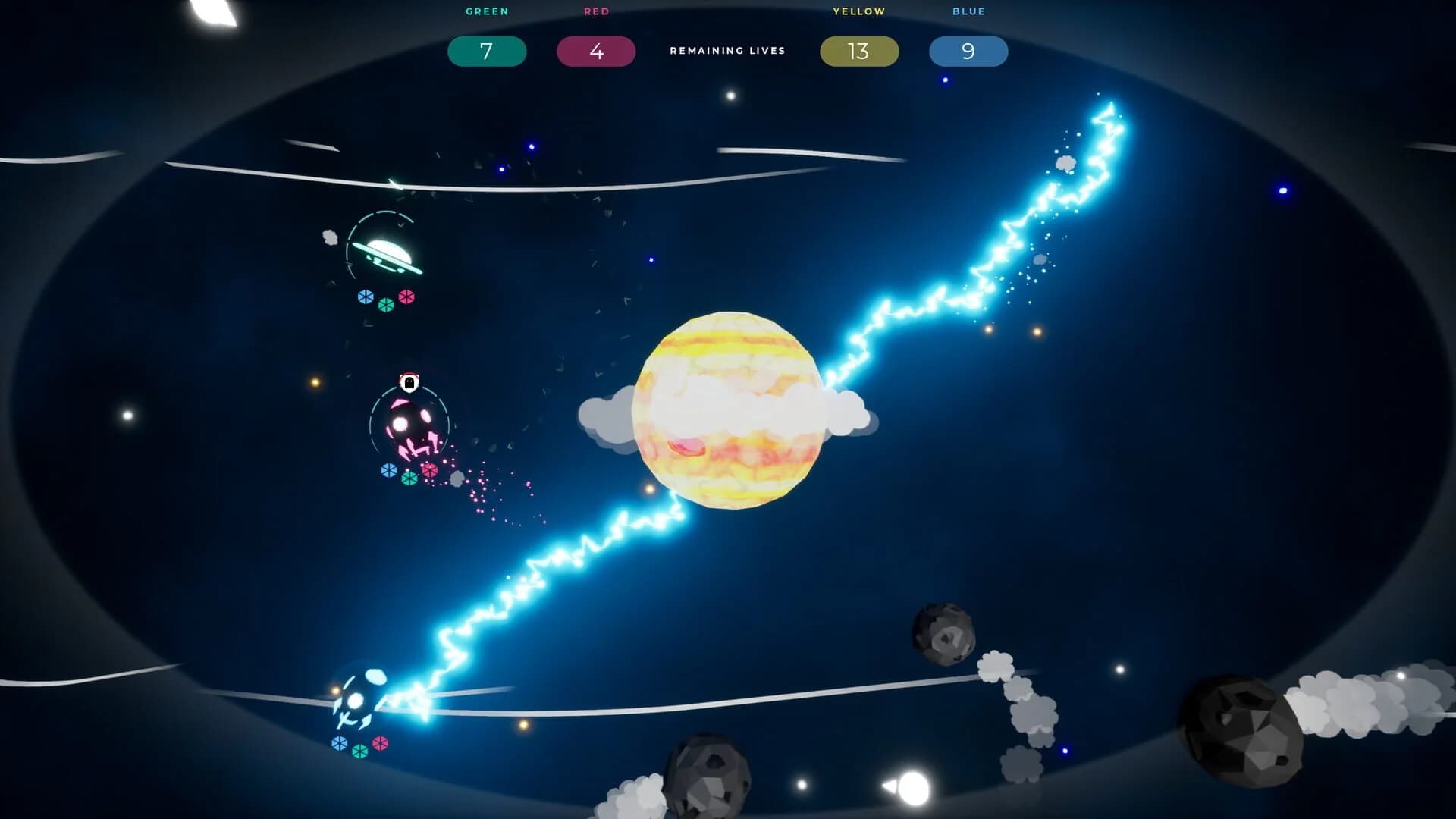Click the BLUE lives pill showing 9
The width and height of the screenshot is (1456, 819).
pyautogui.click(x=968, y=51)
